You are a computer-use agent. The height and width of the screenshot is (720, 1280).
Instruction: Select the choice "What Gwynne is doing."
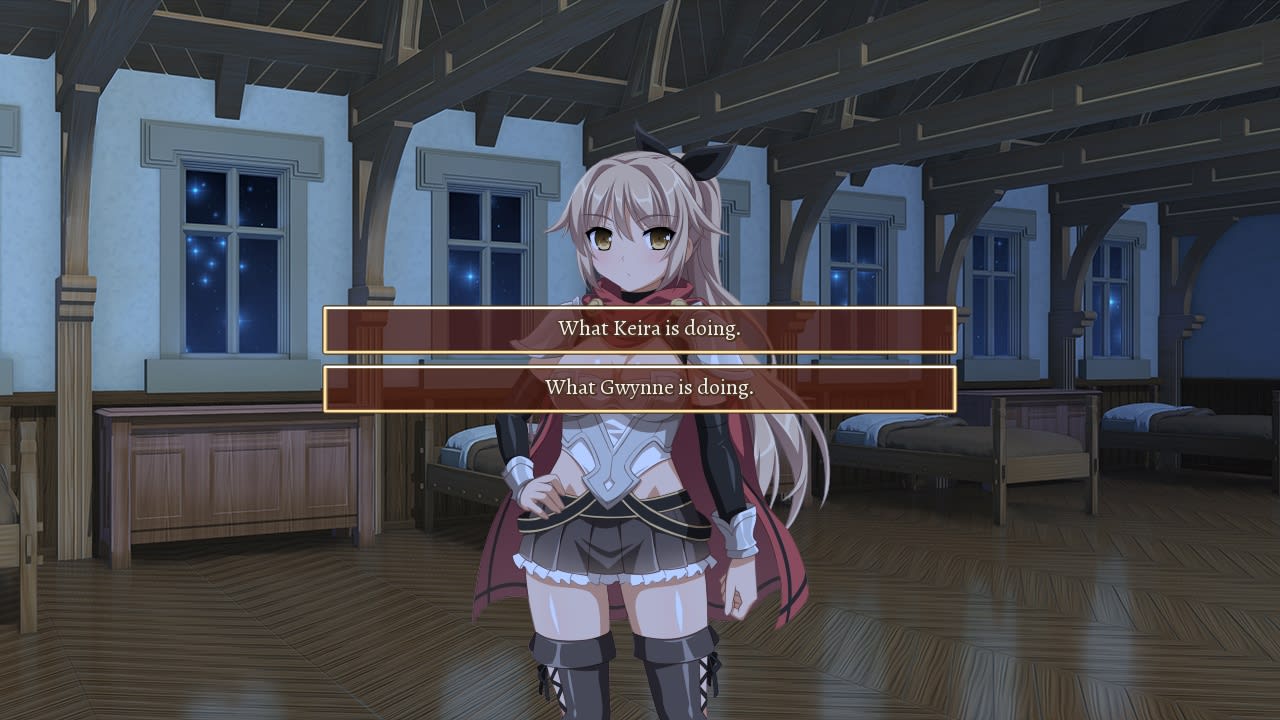click(x=640, y=390)
